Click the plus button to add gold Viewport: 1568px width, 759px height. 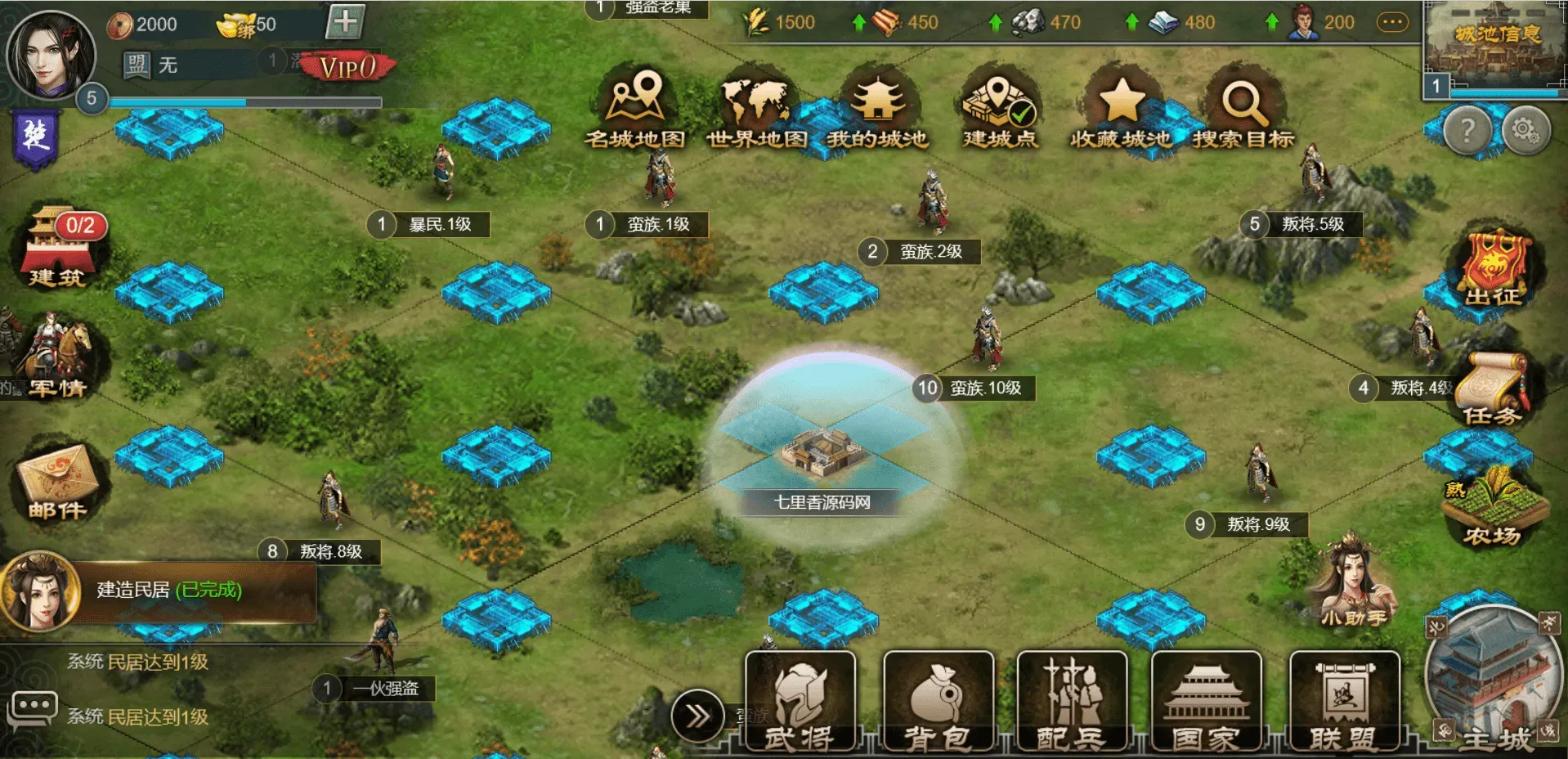344,22
